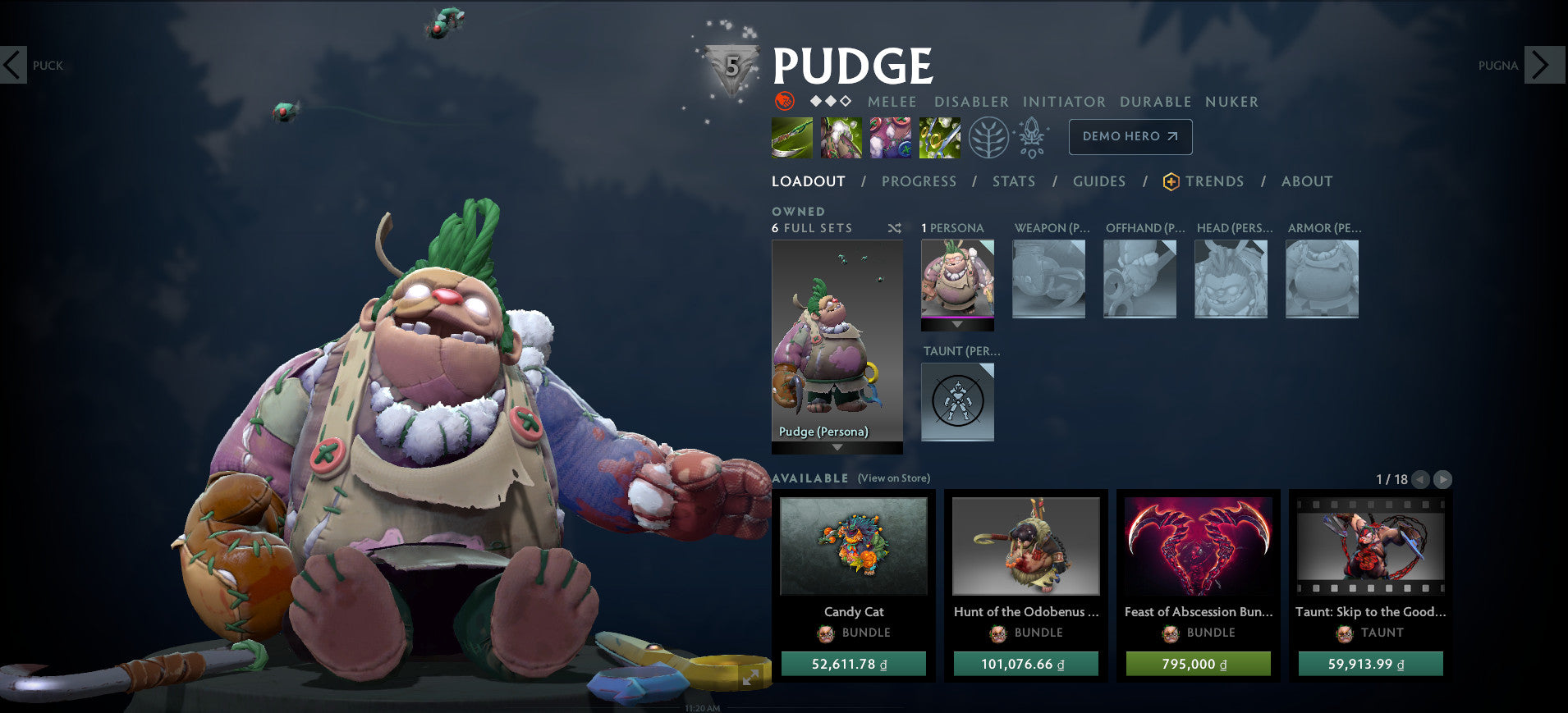
Task: Click the Aghanim's Scepter upgrade icon
Action: (1030, 137)
